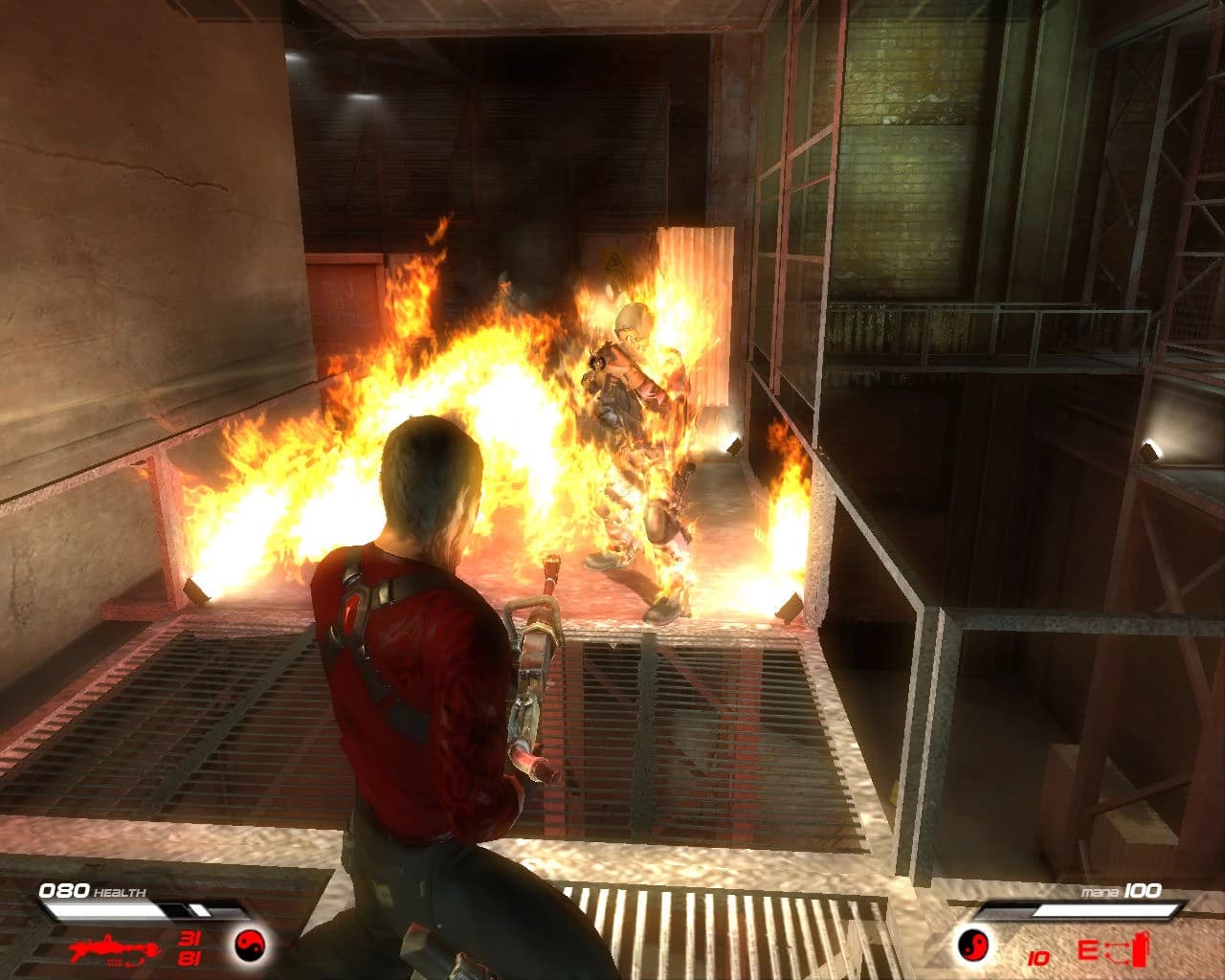Image resolution: width=1225 pixels, height=980 pixels.
Task: Select the red canister item icon
Action: 1139,951
